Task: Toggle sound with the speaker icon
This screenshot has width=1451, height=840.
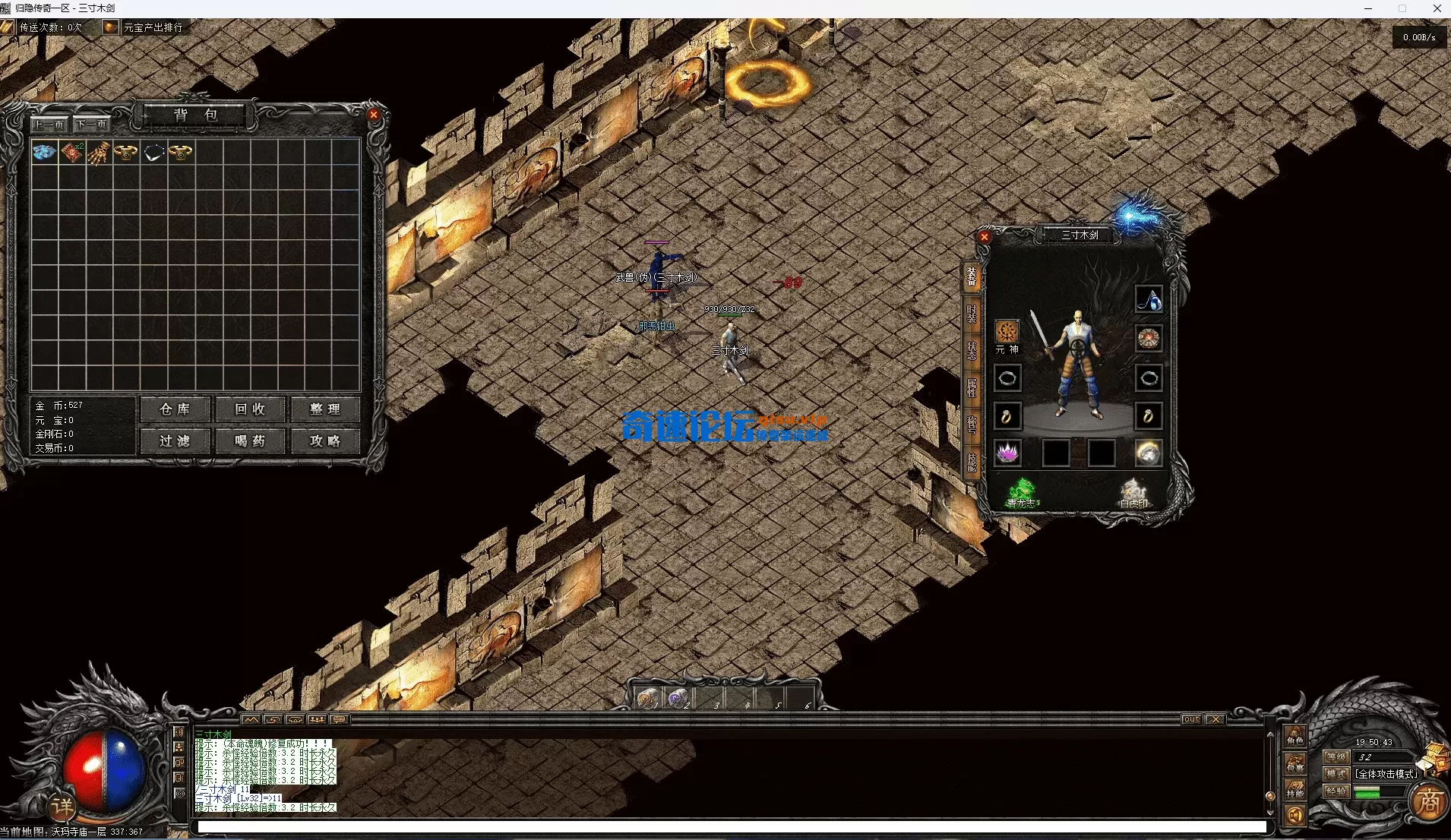Action: 1295,816
